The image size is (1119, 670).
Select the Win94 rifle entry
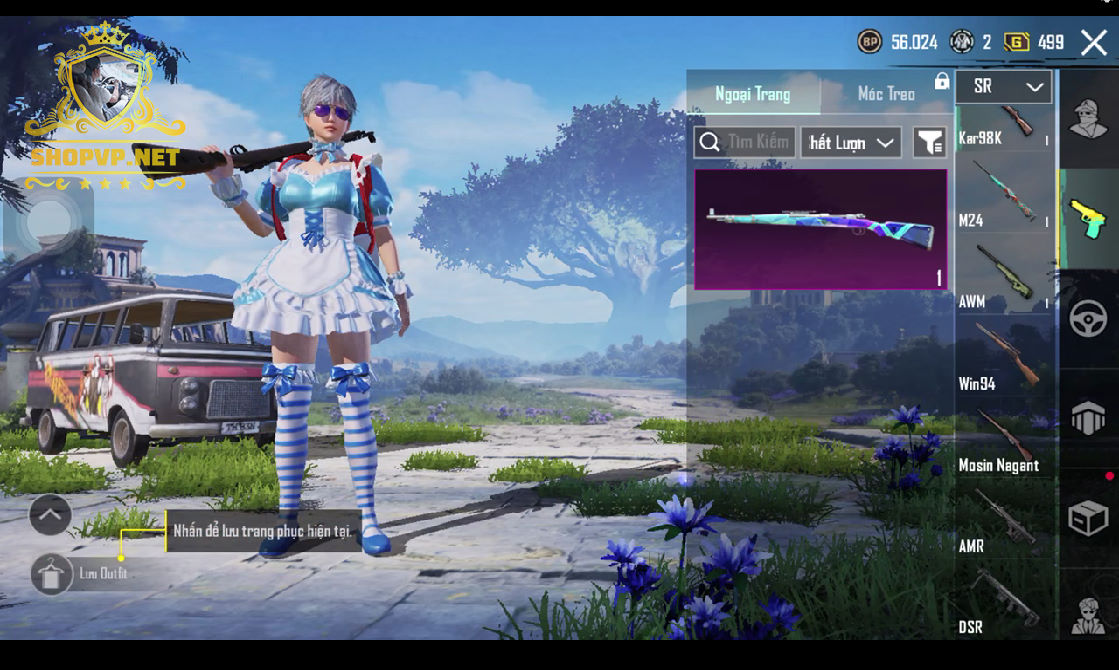(x=1004, y=358)
